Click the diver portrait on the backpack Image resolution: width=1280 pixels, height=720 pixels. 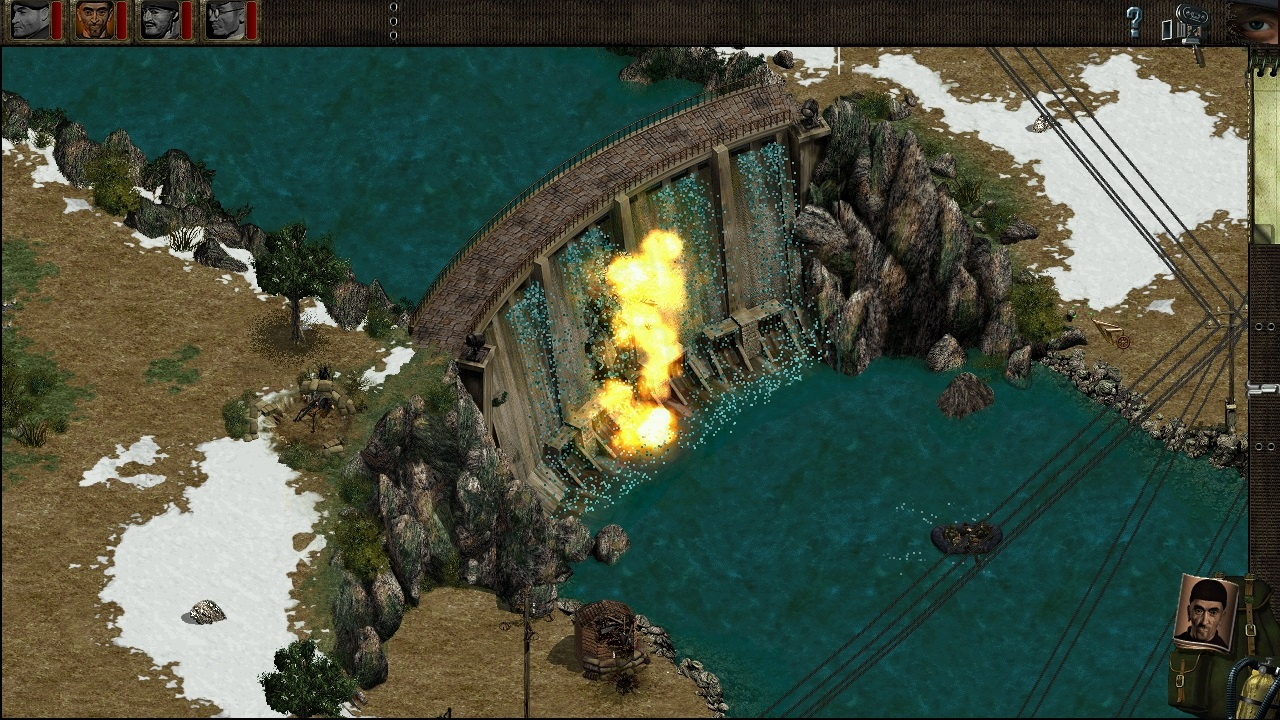(x=1207, y=611)
